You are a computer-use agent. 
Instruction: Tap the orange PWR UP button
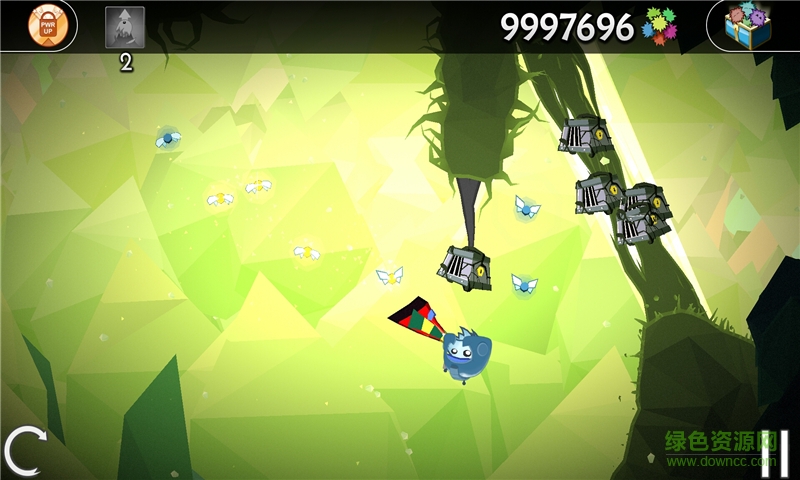47,26
